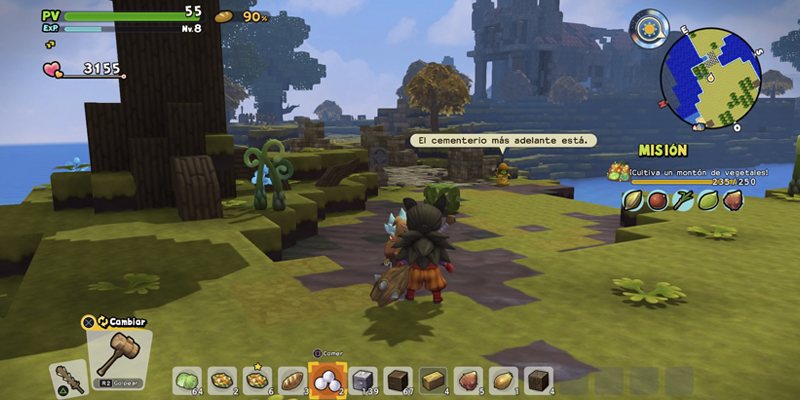The height and width of the screenshot is (400, 800).
Task: Click the bread hunger meter icon
Action: (224, 16)
